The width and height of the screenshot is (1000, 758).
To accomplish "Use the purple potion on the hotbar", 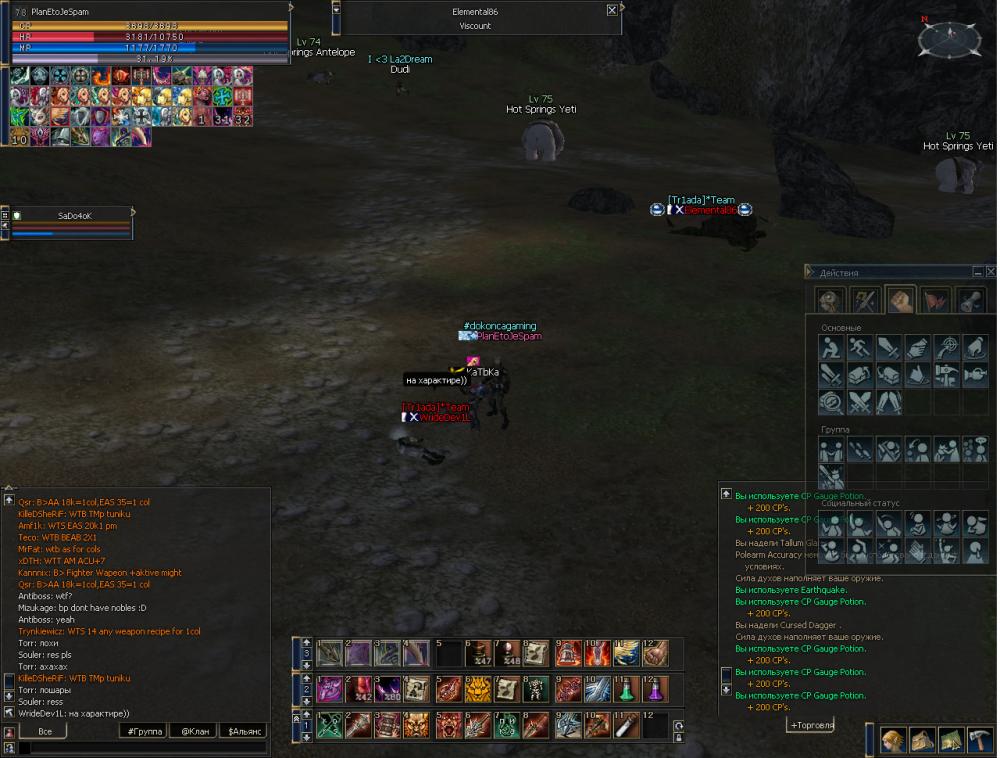I will pos(654,689).
